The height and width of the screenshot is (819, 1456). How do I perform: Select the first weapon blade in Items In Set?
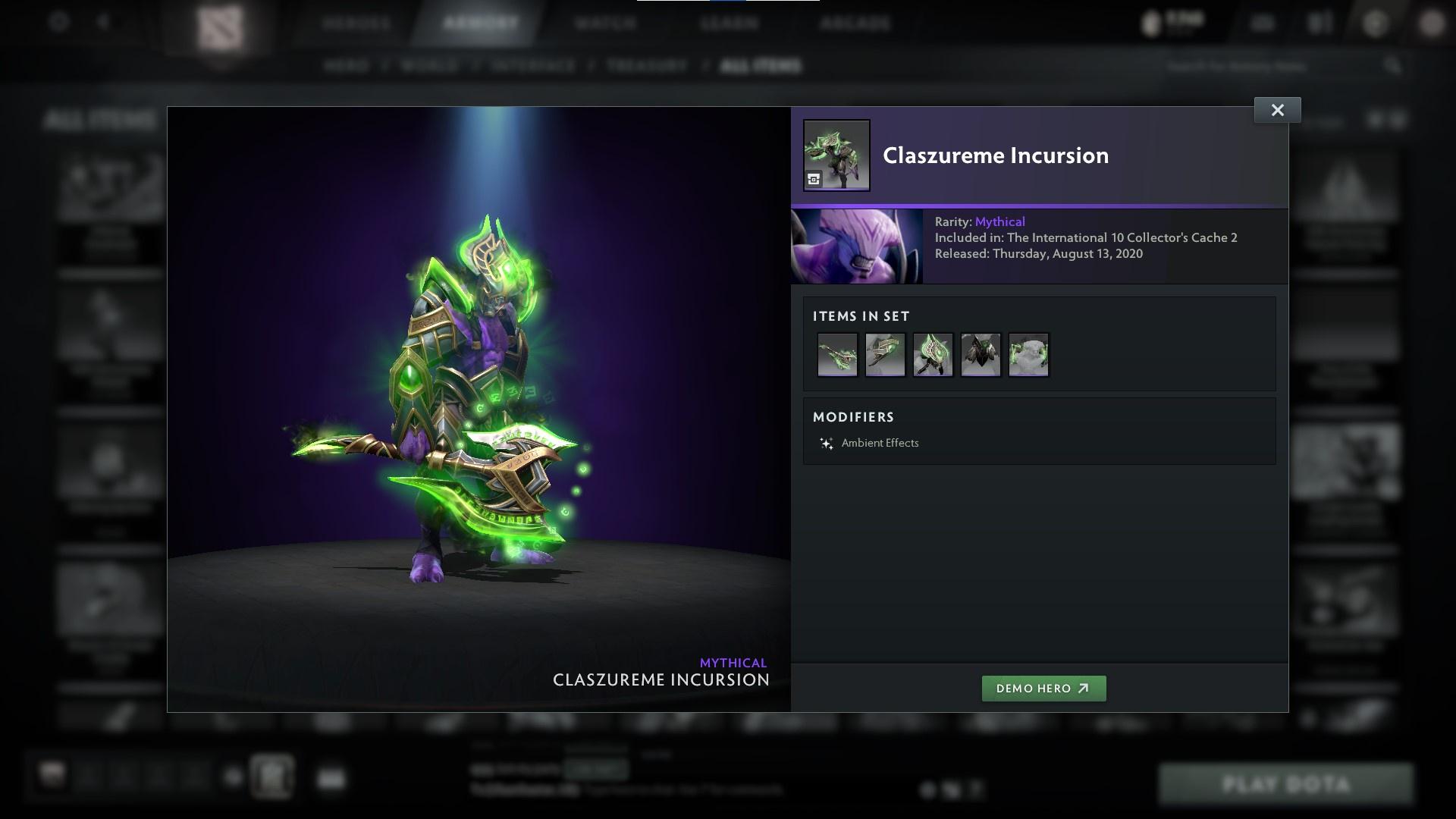click(x=837, y=354)
